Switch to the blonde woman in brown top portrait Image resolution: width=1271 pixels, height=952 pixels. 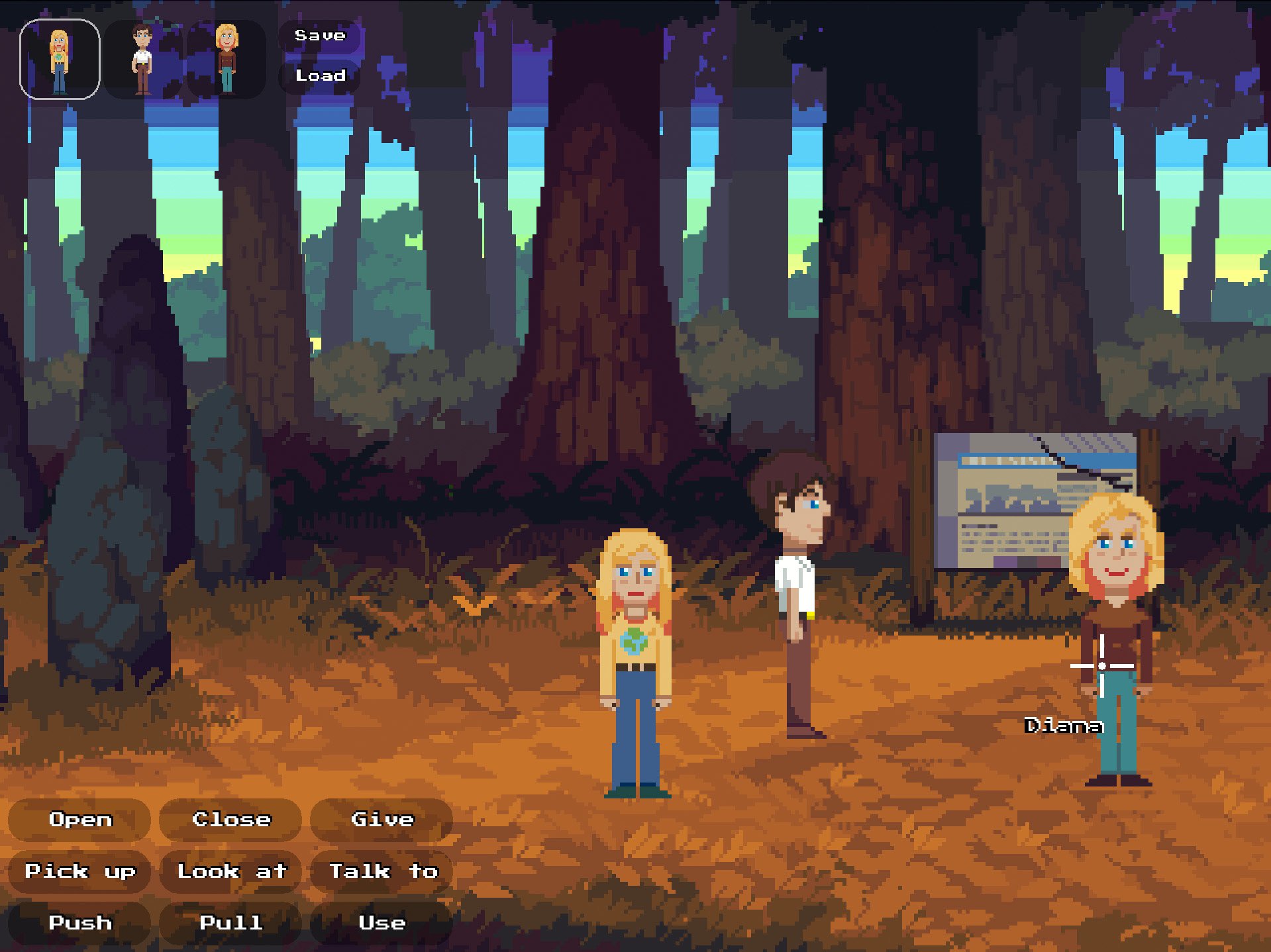[227, 60]
